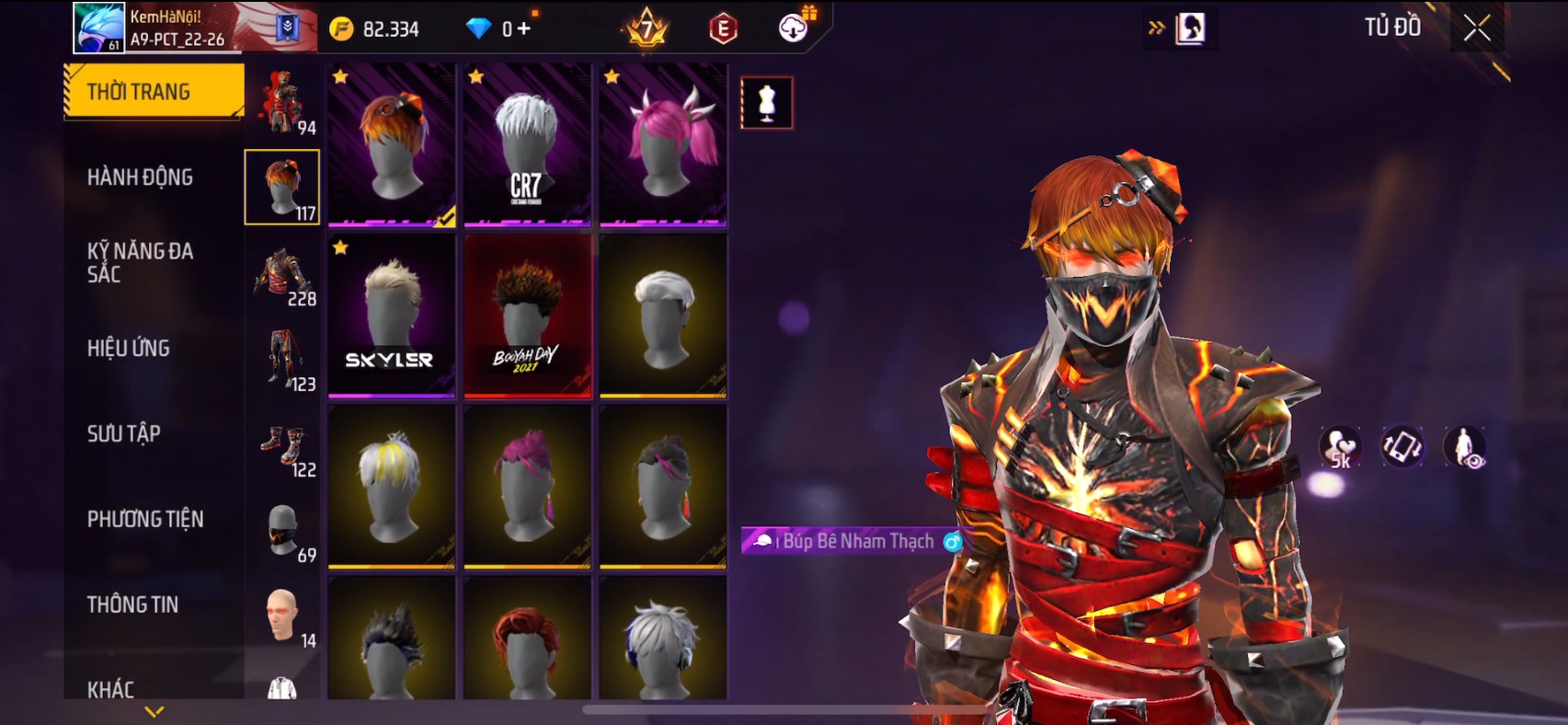The height and width of the screenshot is (725, 1568).
Task: Choose the pink pigtails hairstyle
Action: [x=663, y=144]
